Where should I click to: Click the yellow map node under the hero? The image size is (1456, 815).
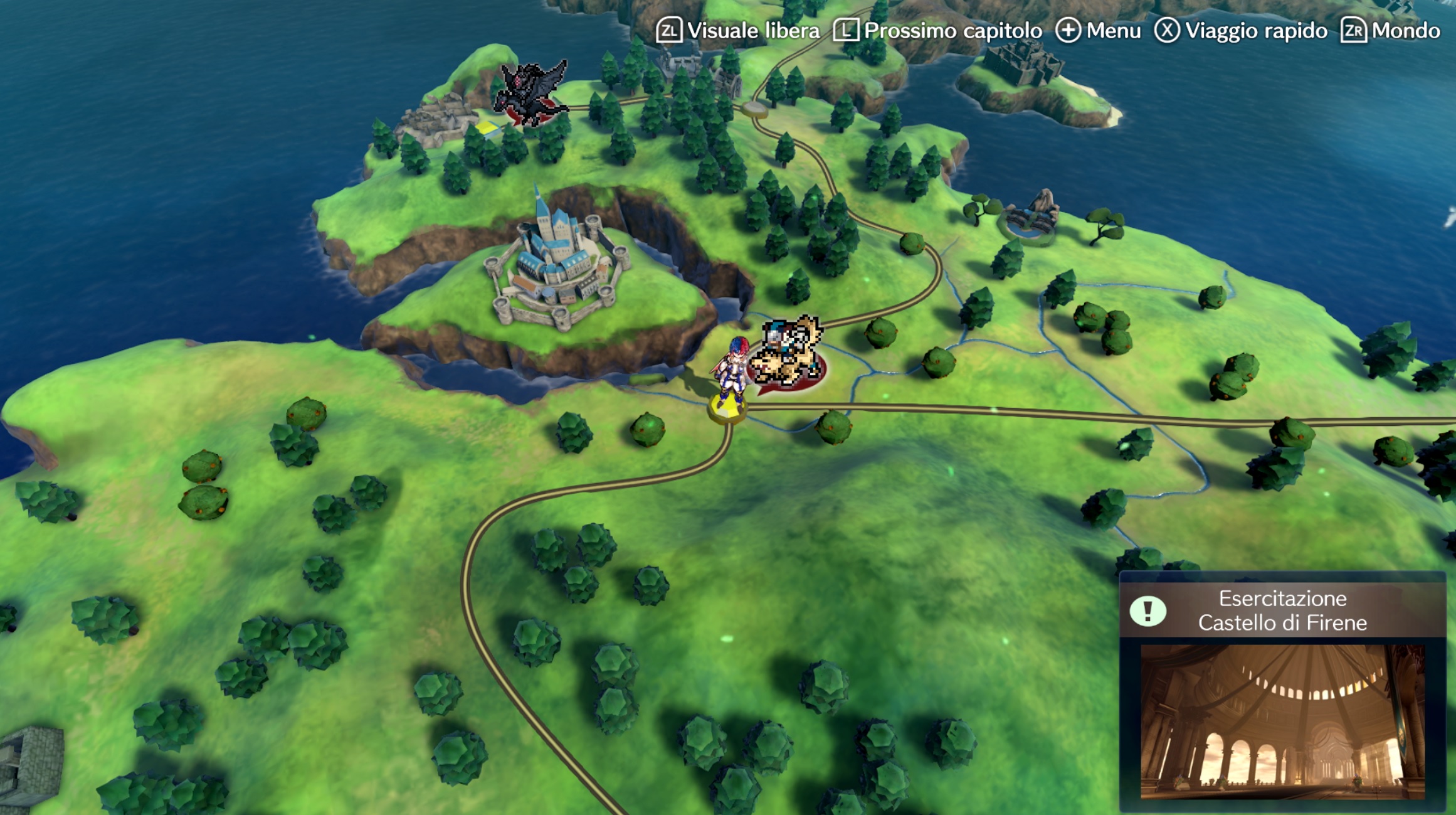coord(727,407)
